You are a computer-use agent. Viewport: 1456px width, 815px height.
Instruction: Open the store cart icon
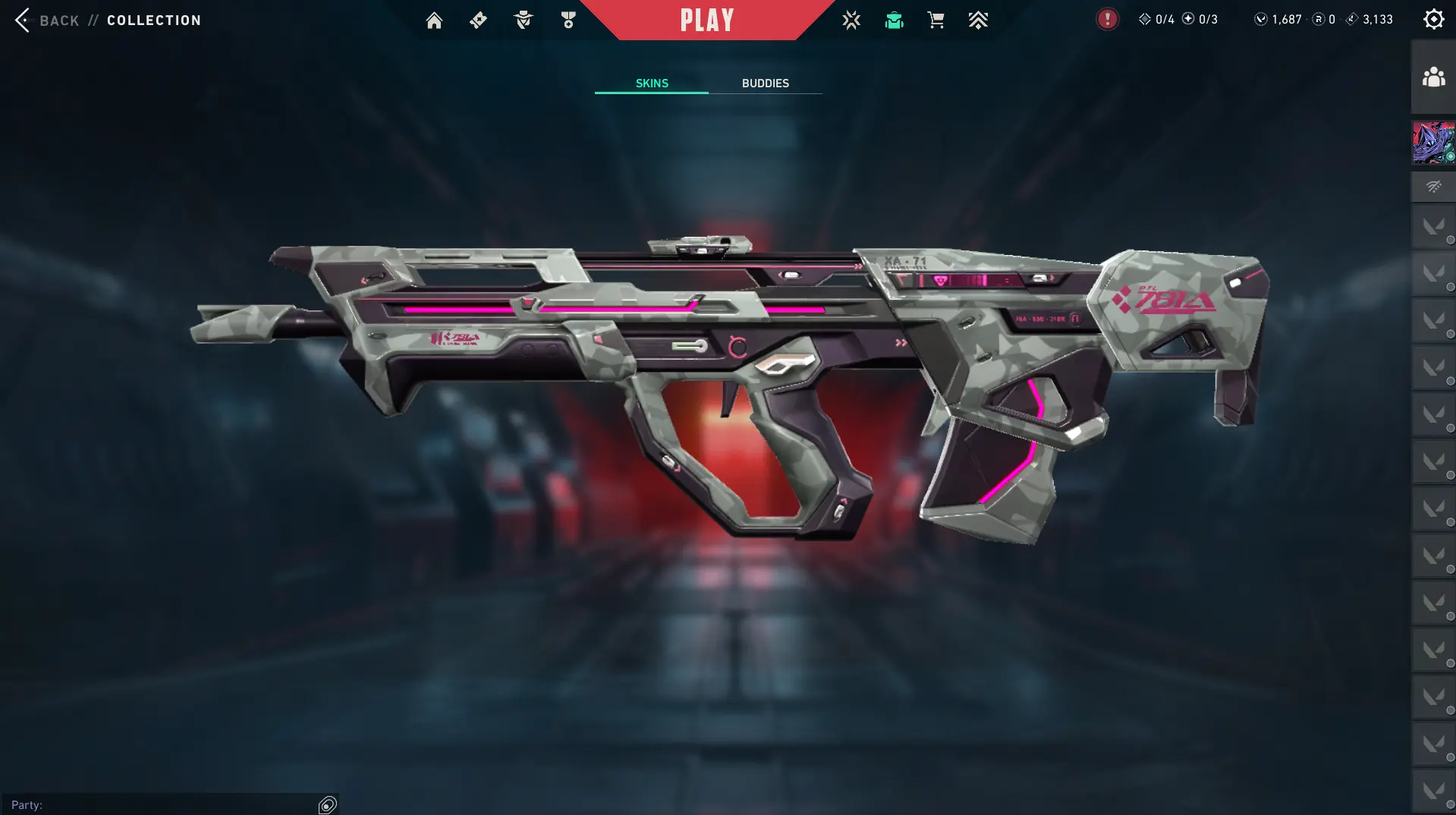[x=936, y=20]
